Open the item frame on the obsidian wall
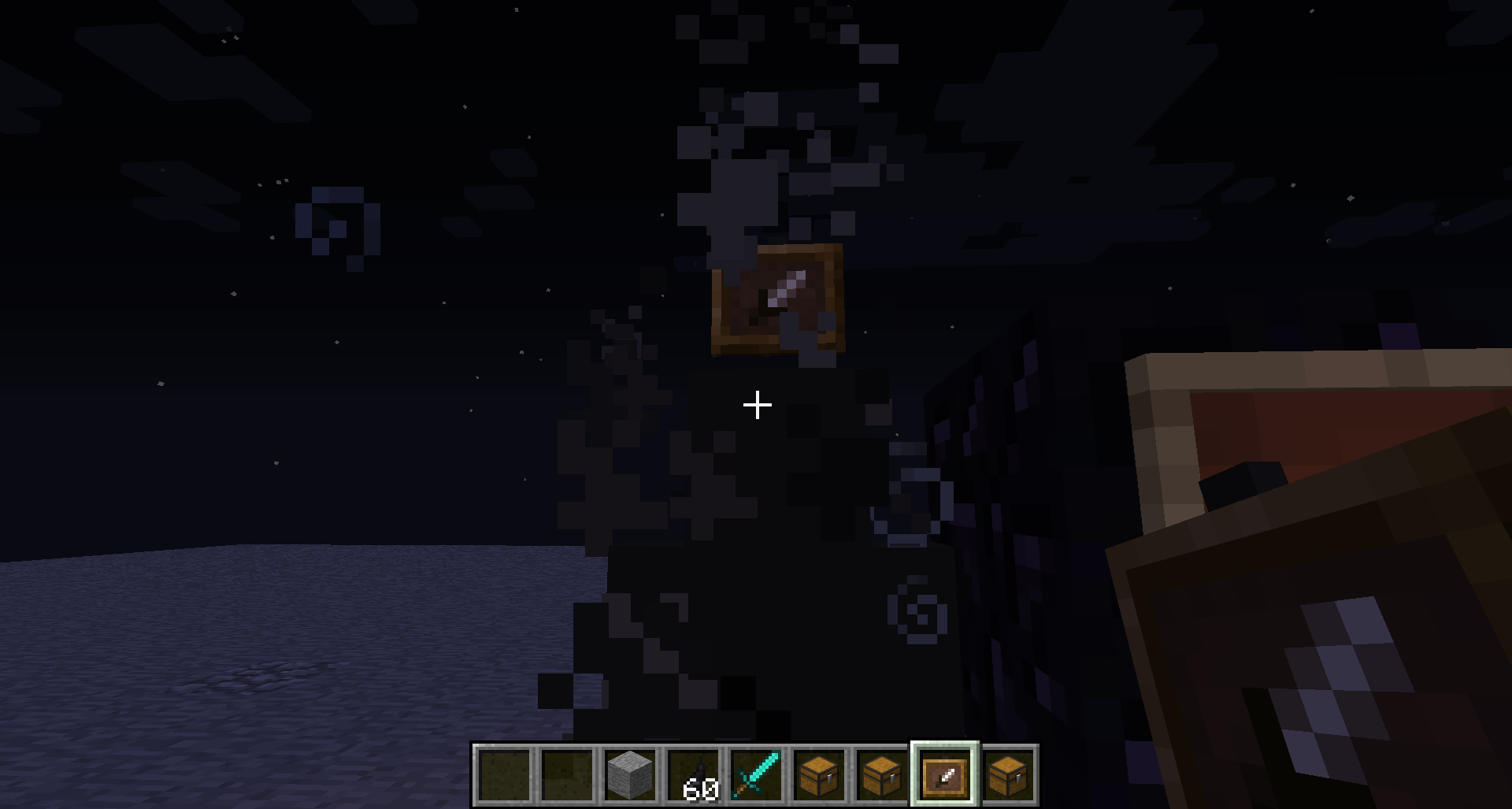The image size is (1512, 809). click(x=778, y=299)
